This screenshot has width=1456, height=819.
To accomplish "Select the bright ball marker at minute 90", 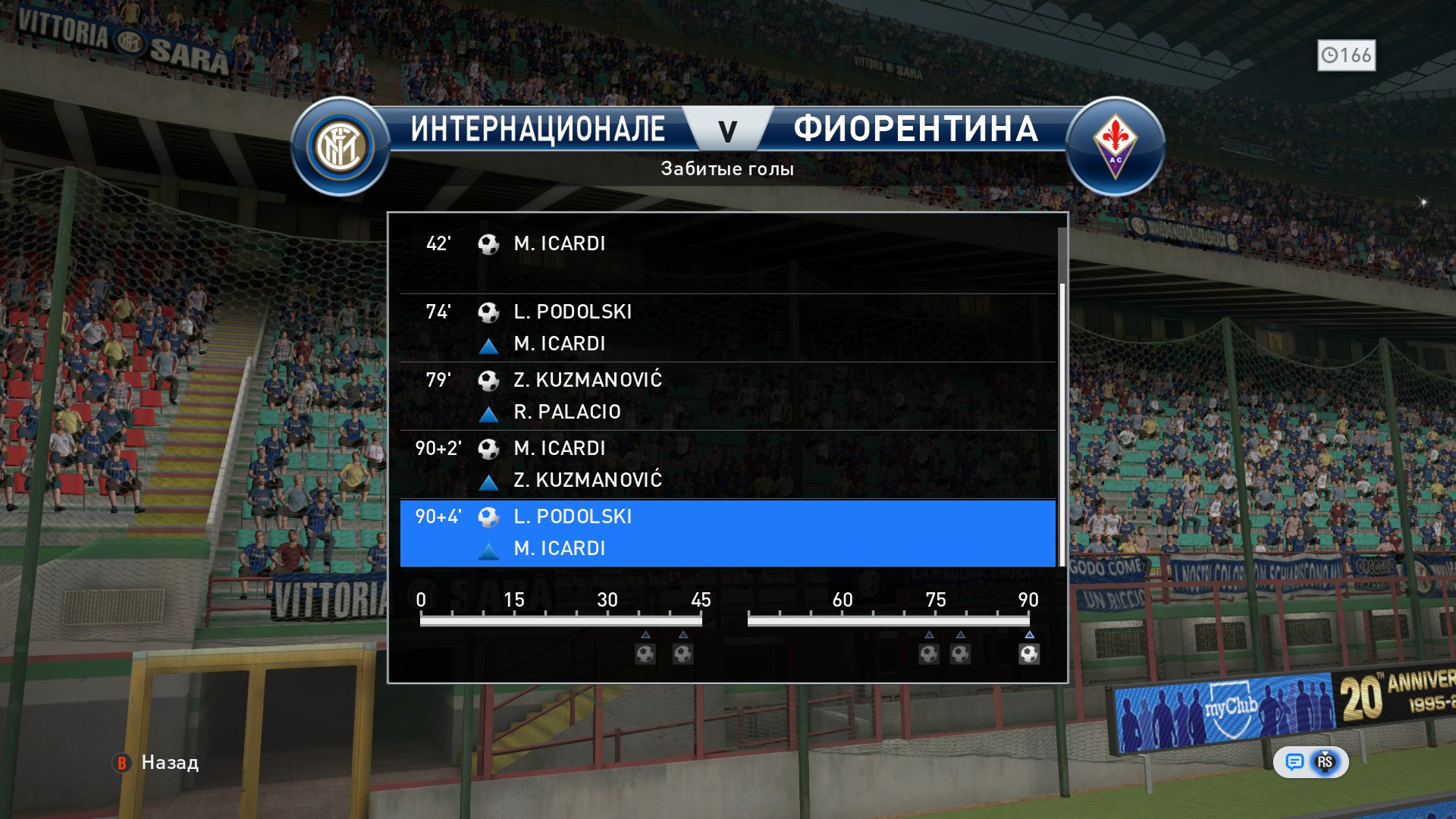I will pos(1029,654).
